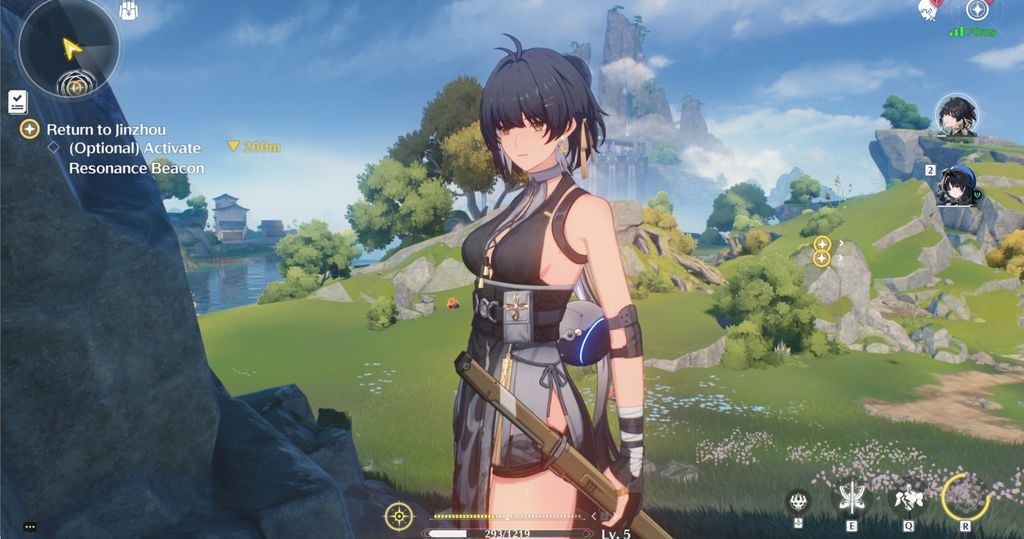This screenshot has width=1024, height=539.
Task: Switch to the first party member portrait
Action: (x=957, y=116)
